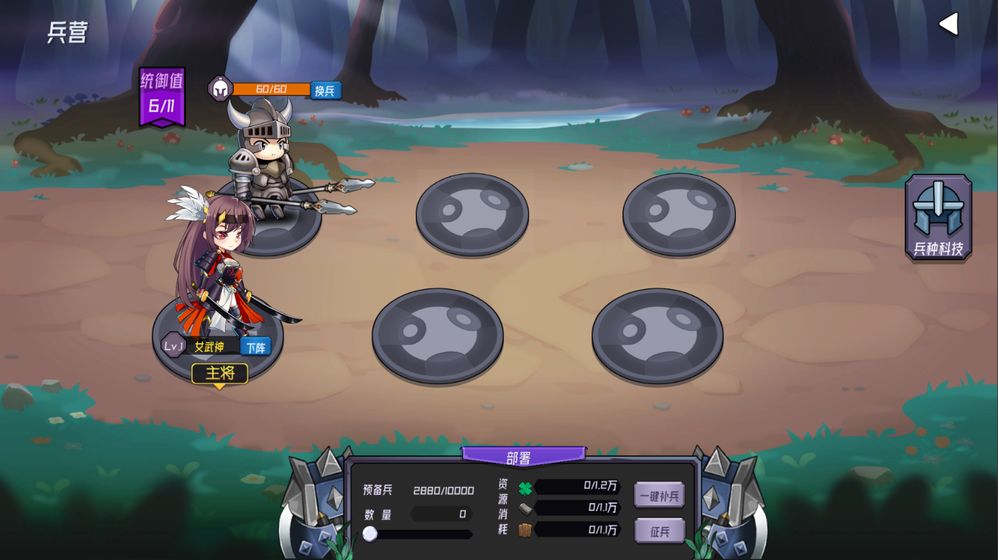Click the troop quantity slider handle
Viewport: 998px width, 560px height.
coord(370,534)
